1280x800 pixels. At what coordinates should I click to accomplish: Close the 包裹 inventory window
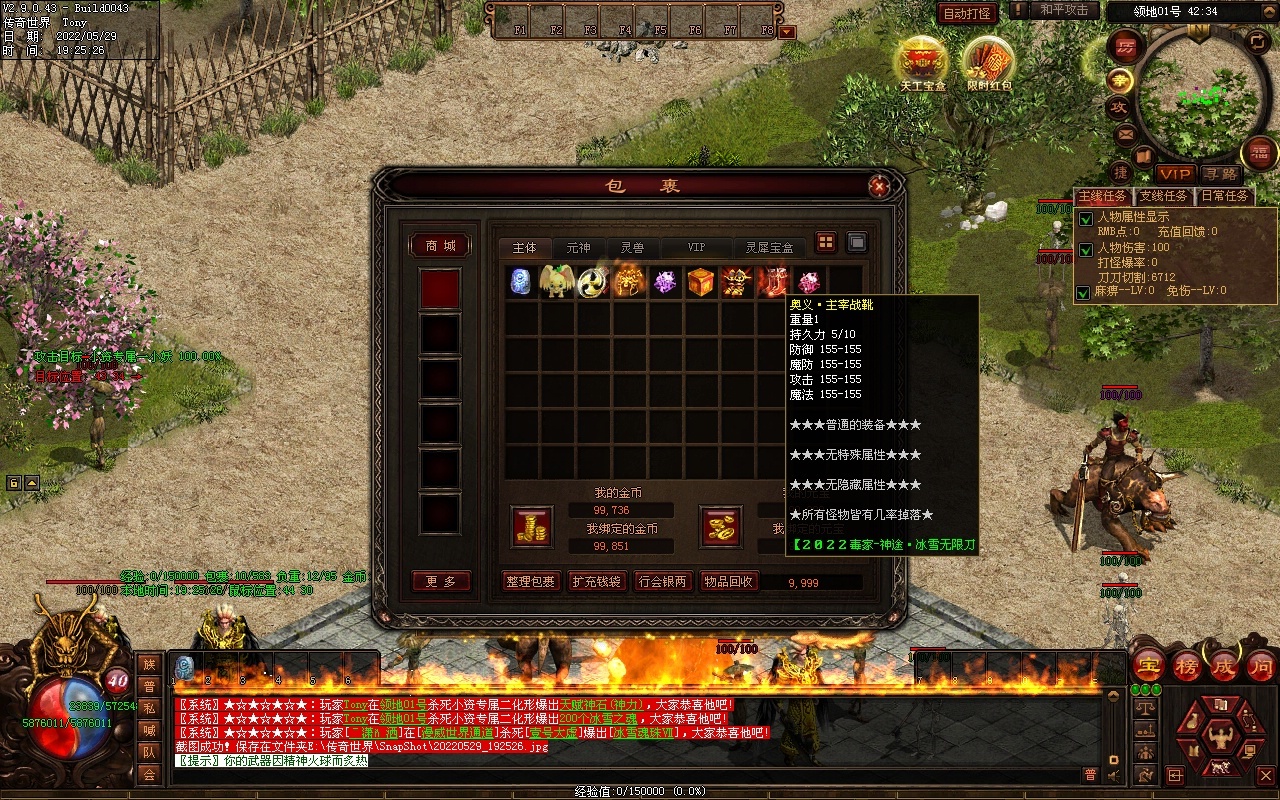click(x=879, y=186)
